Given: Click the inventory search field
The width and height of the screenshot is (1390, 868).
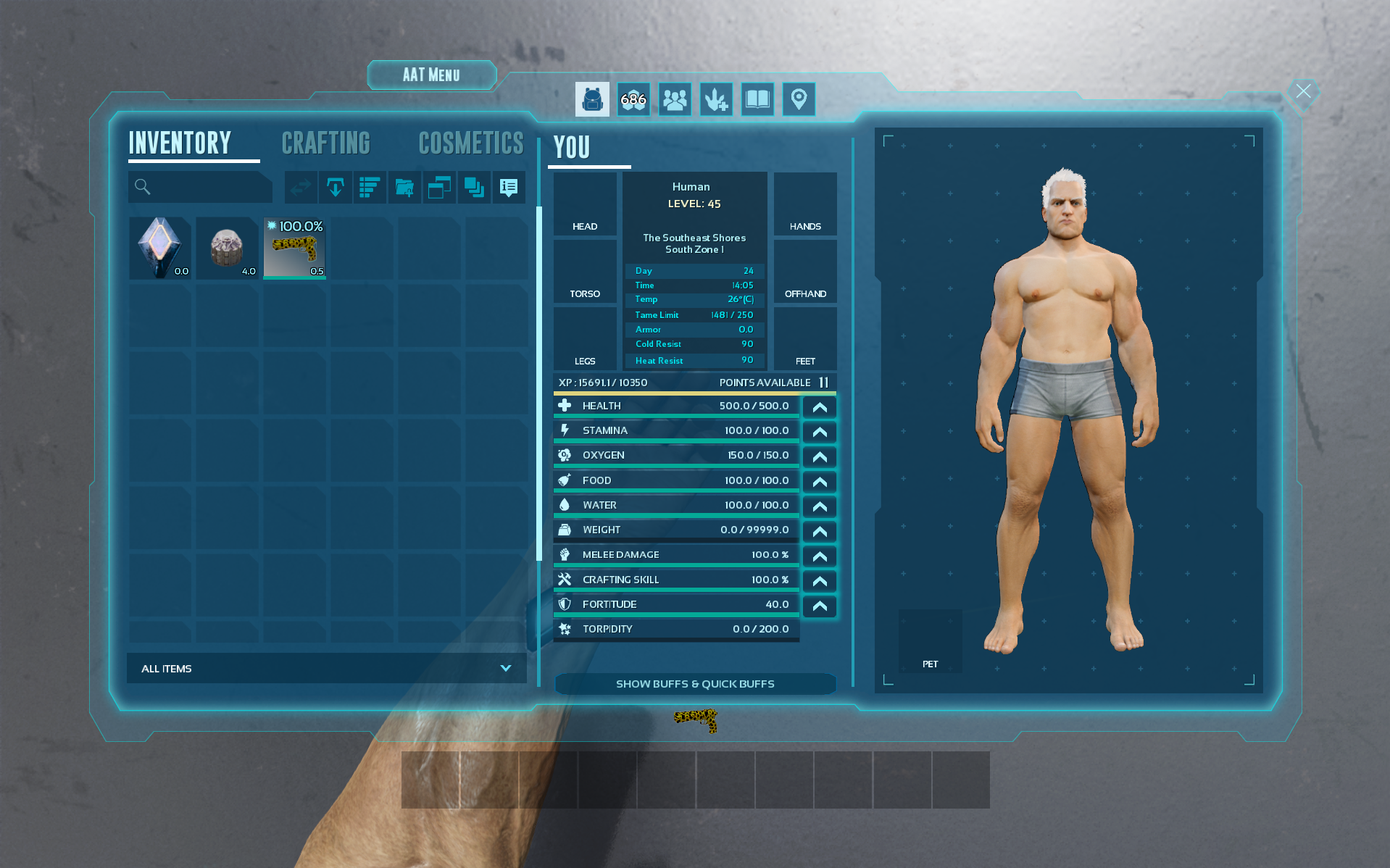Looking at the screenshot, I should (x=207, y=188).
